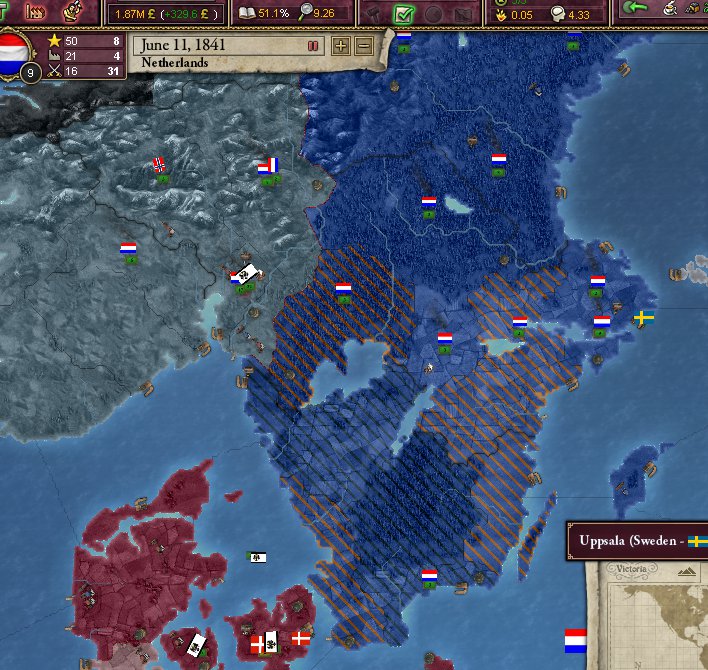Viewport: 708px width, 670px height.
Task: Open the politics tab with green checkmark
Action: [x=405, y=13]
